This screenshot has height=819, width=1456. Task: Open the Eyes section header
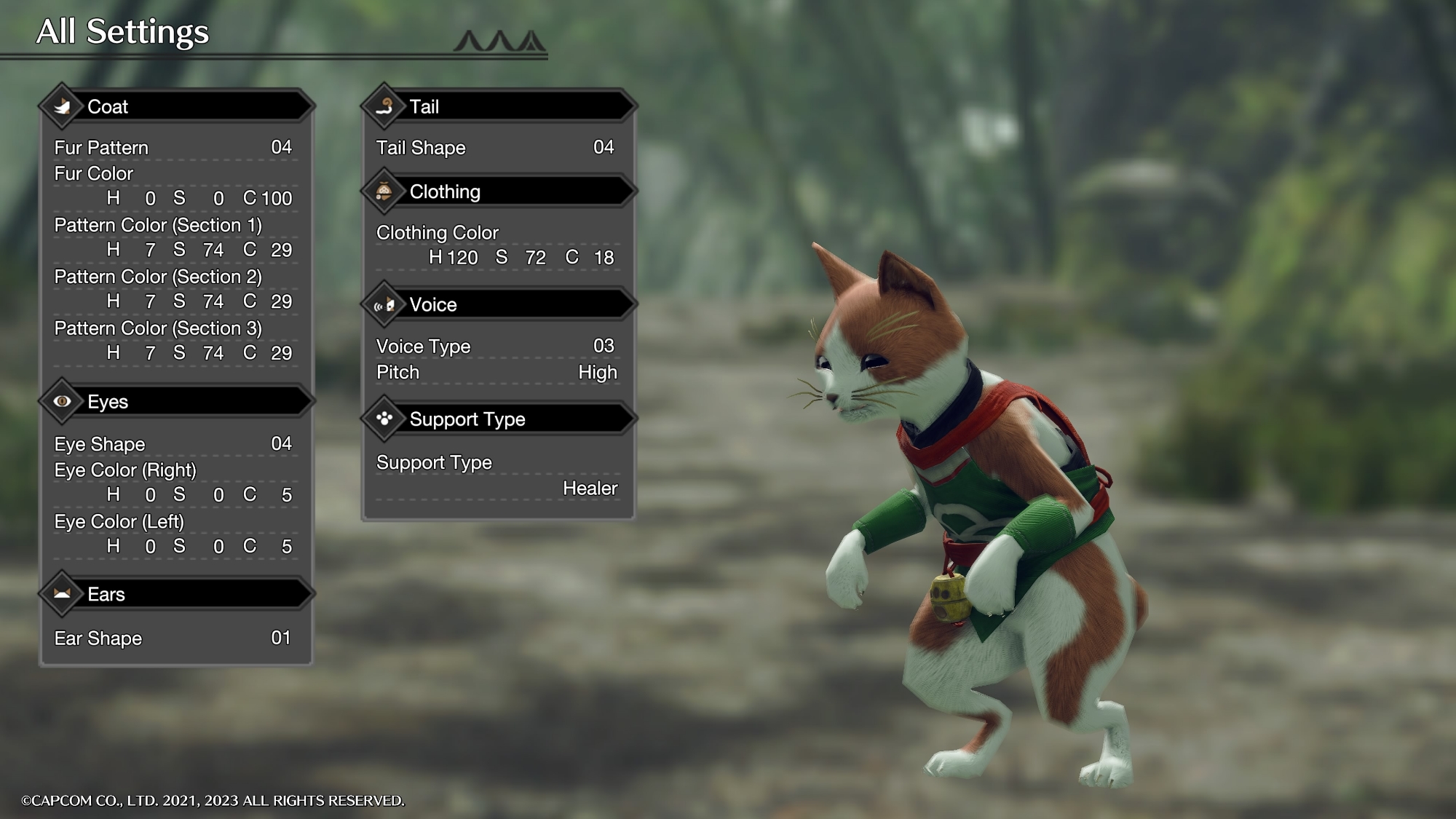(176, 402)
